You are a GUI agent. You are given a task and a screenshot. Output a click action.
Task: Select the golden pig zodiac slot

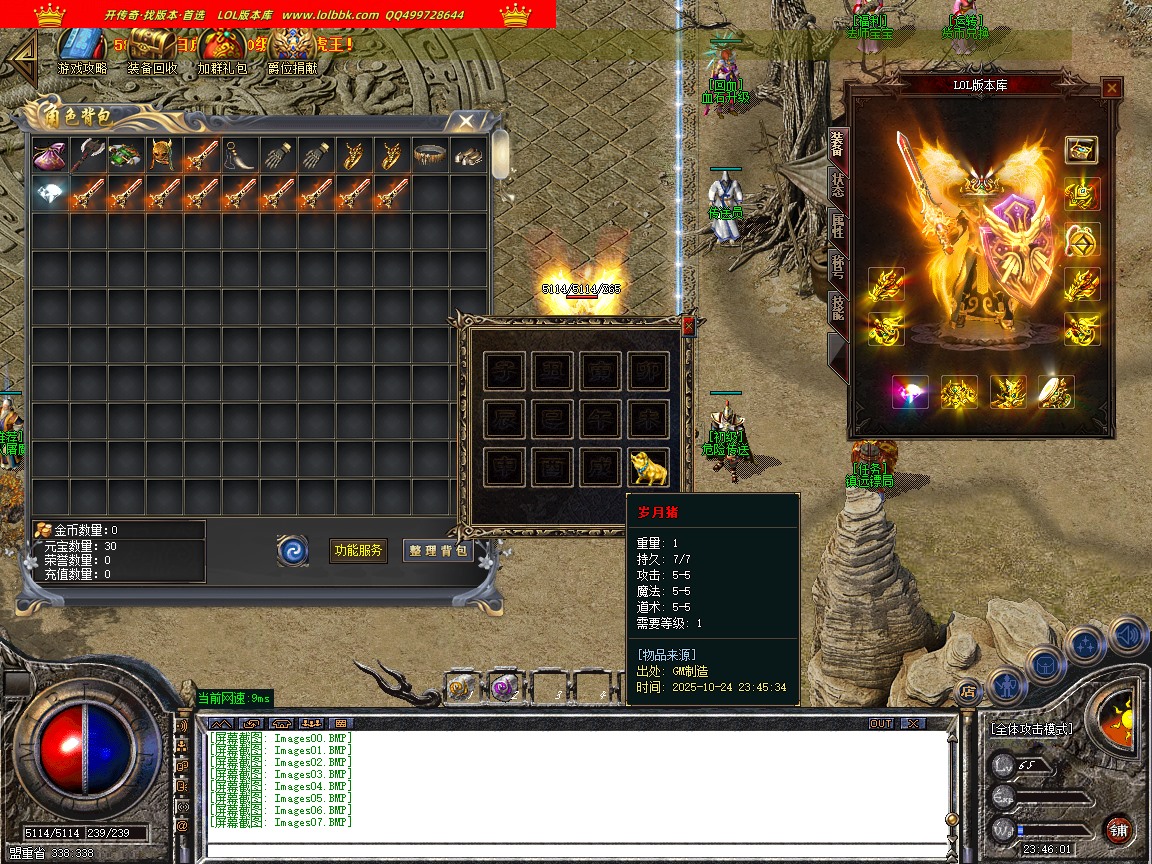click(x=648, y=467)
